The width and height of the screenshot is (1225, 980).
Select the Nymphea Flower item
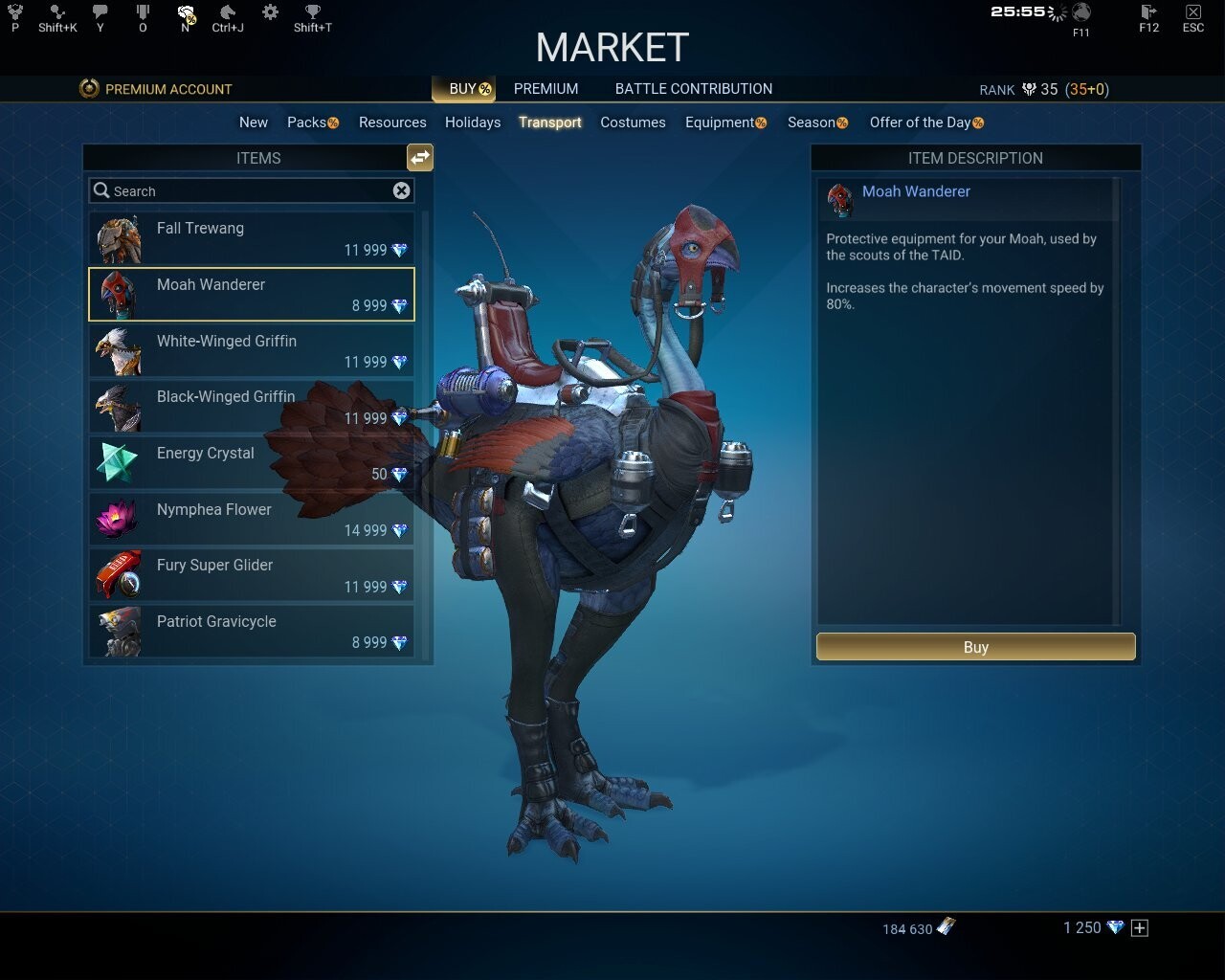(x=251, y=519)
